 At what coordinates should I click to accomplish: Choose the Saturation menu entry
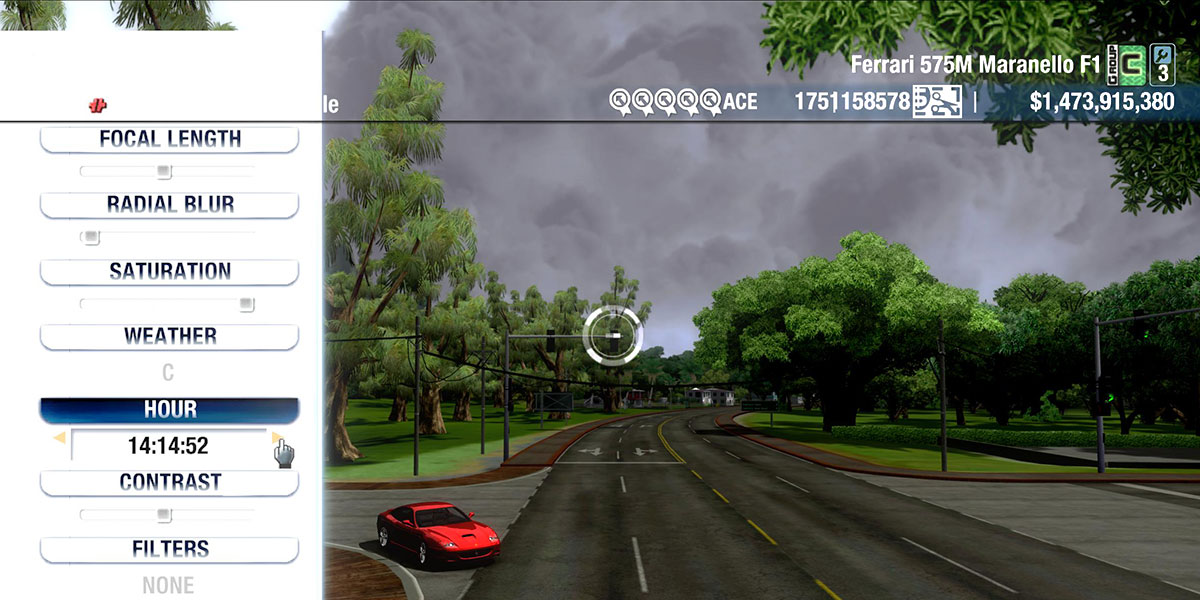169,271
